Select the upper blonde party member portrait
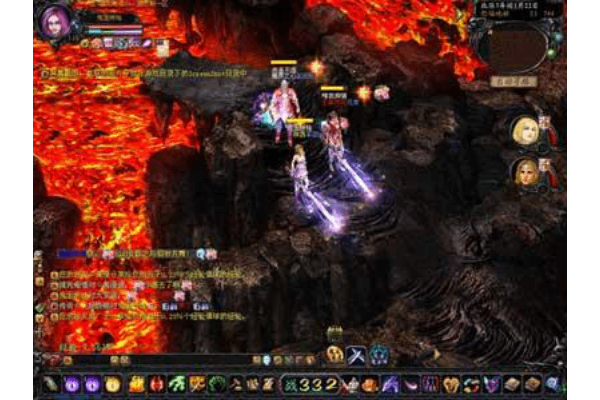600x400 pixels. coord(525,131)
